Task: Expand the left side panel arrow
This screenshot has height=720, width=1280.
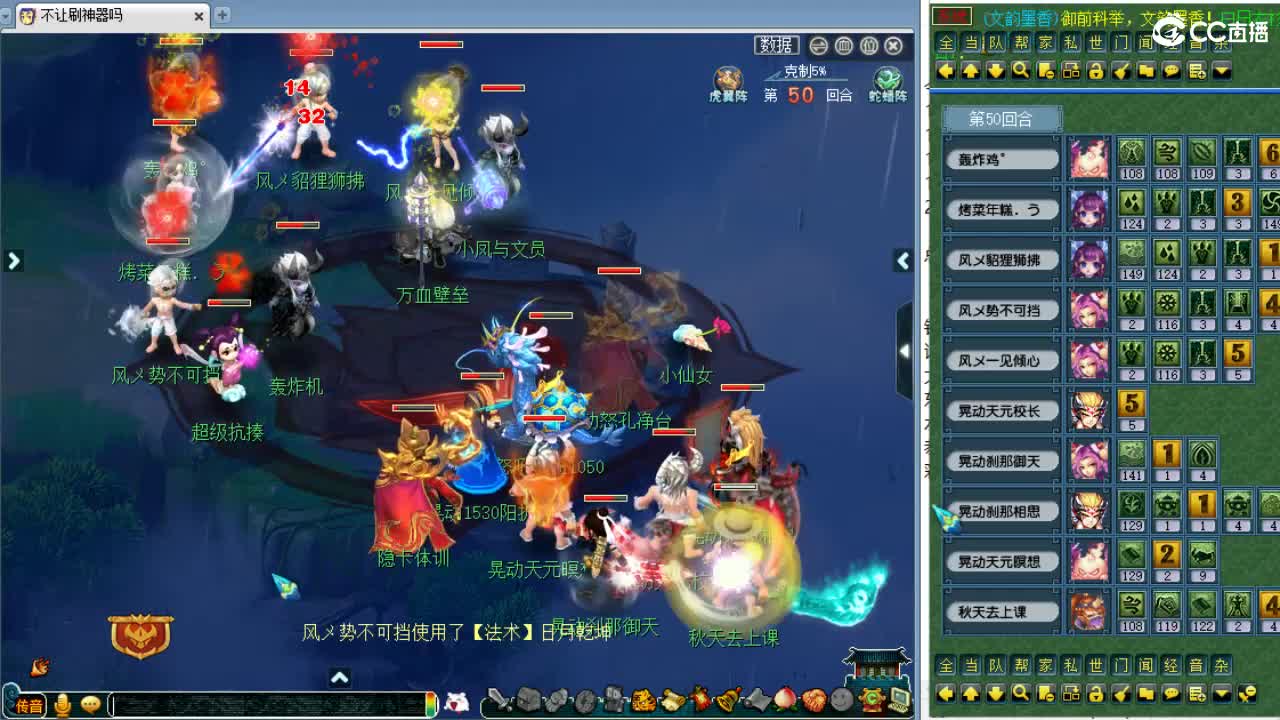Action: 13,260
